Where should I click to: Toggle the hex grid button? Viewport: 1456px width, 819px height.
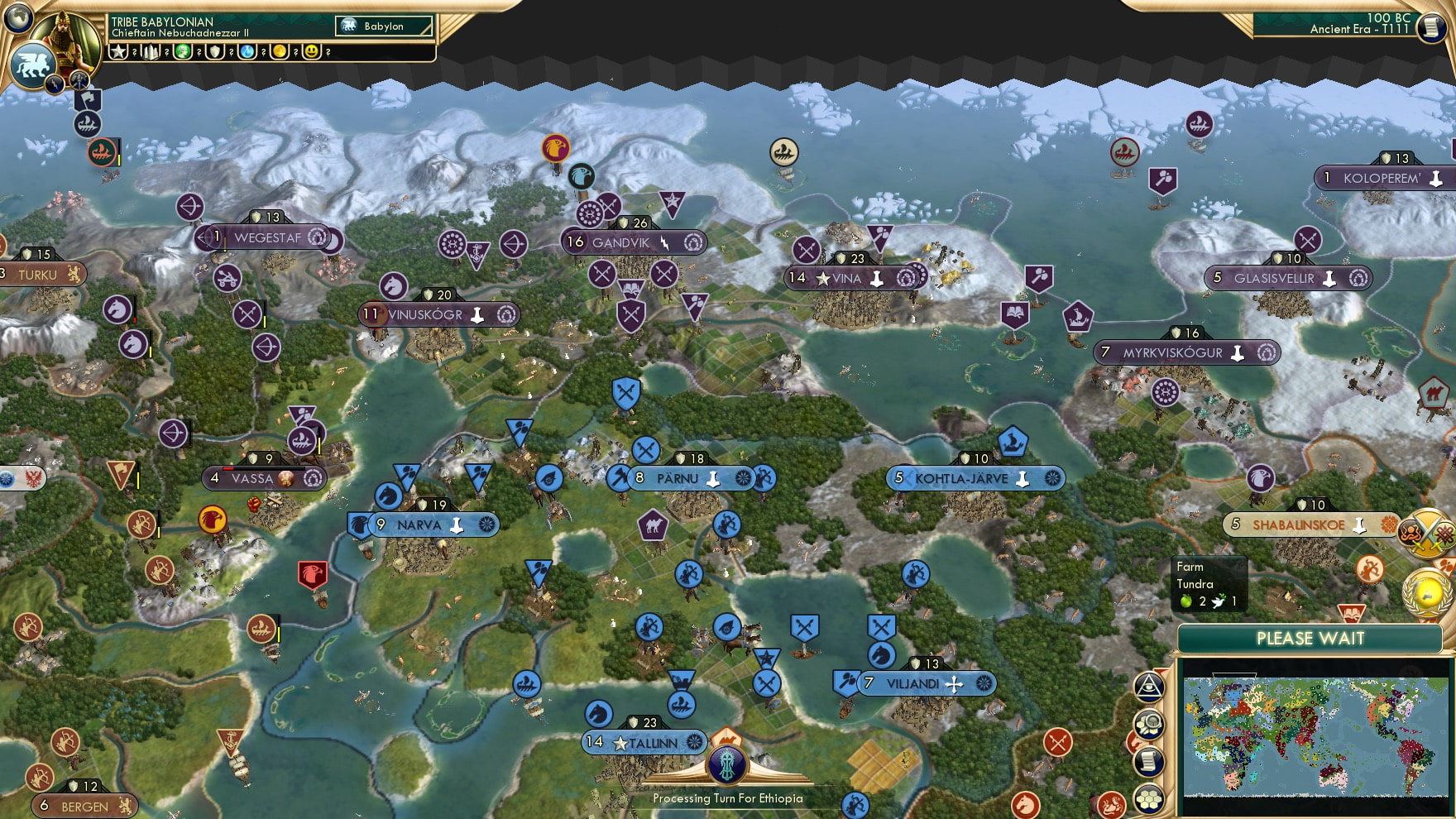tap(1149, 798)
